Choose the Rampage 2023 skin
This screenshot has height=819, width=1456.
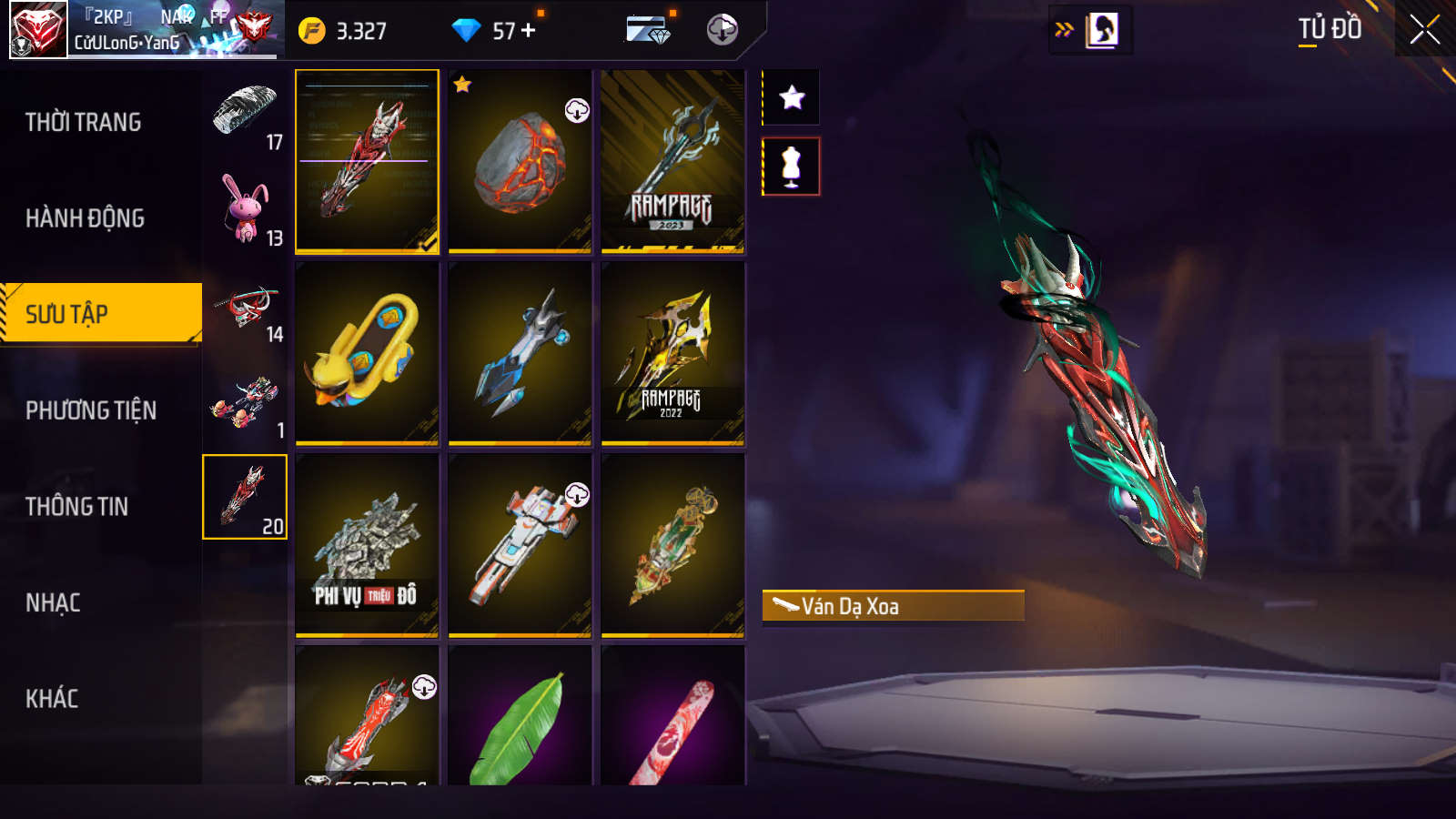[x=672, y=161]
